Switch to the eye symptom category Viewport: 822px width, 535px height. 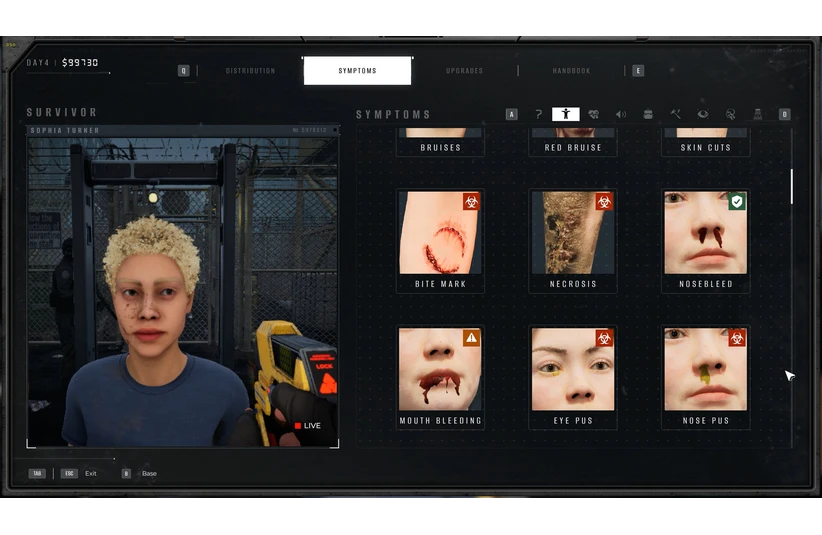tap(703, 114)
